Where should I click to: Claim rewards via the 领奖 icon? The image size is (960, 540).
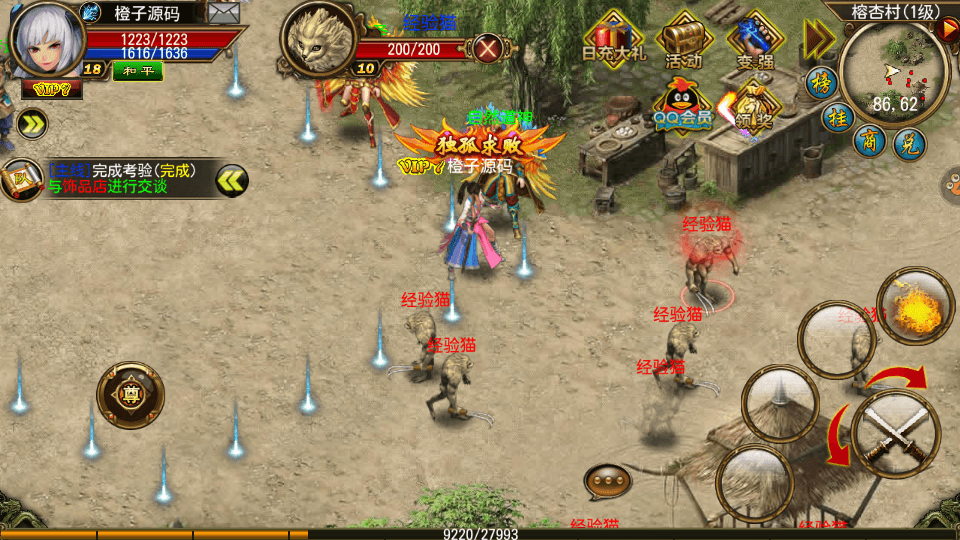pos(750,105)
